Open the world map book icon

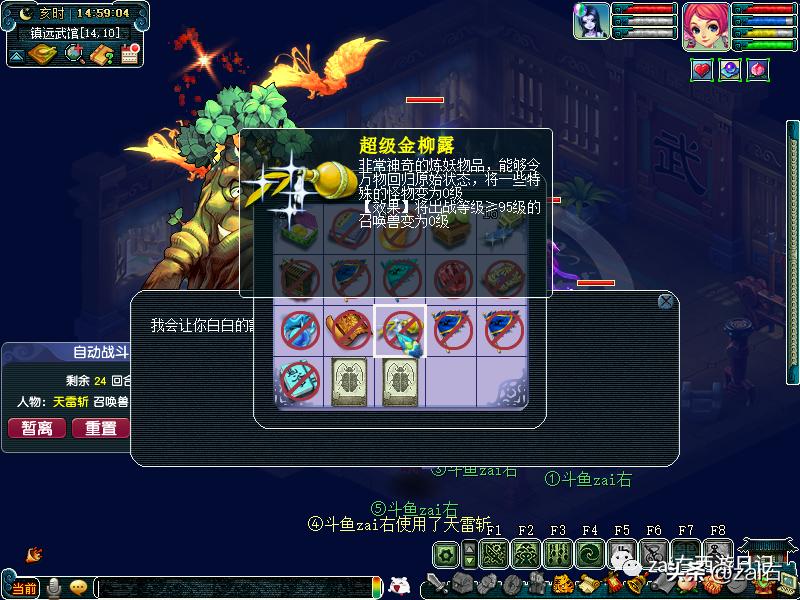[x=42, y=54]
